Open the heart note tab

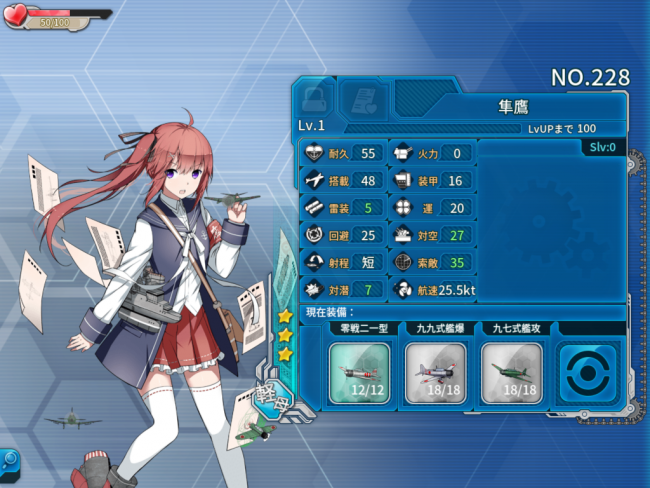(363, 101)
